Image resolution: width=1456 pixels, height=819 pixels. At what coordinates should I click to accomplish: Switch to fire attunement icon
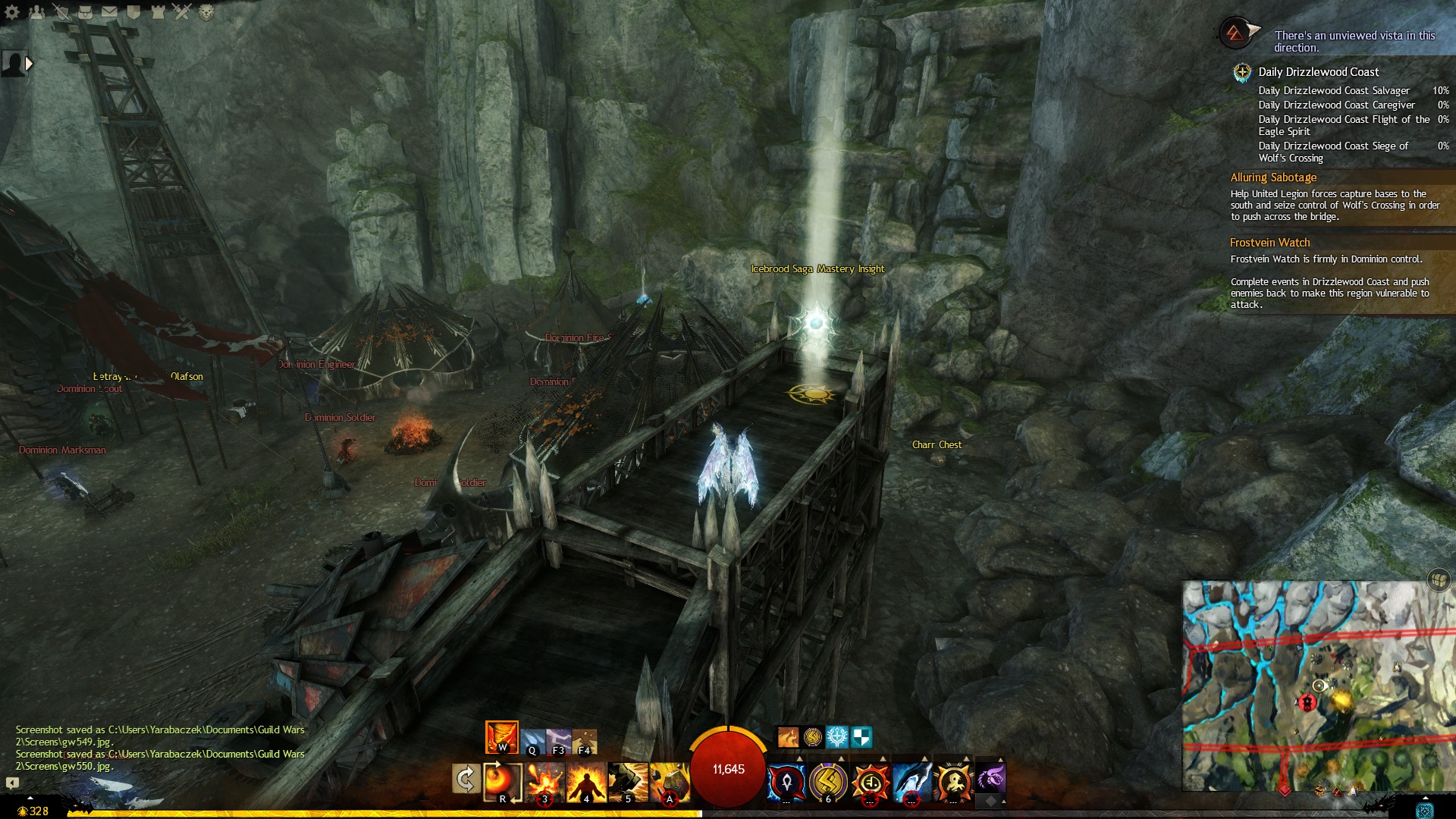point(501,736)
